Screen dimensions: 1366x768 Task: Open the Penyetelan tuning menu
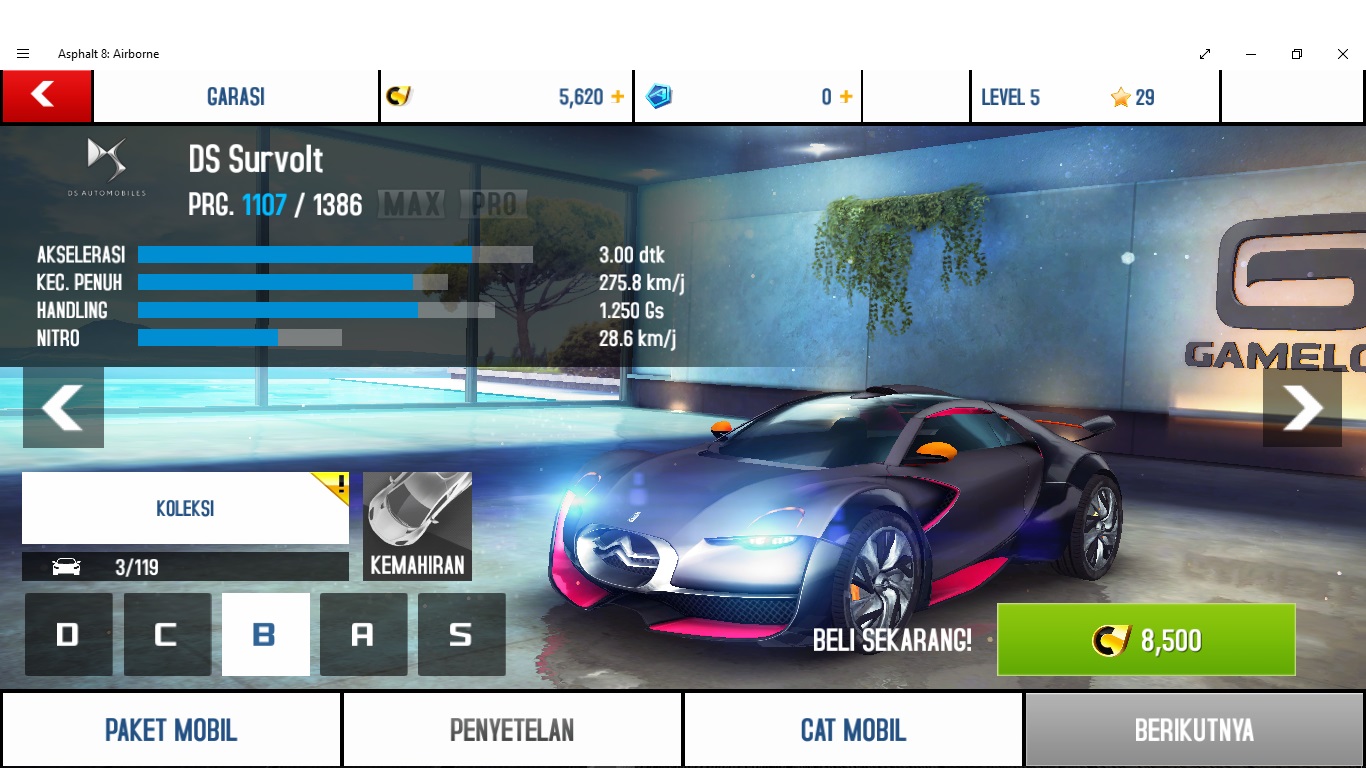click(512, 730)
